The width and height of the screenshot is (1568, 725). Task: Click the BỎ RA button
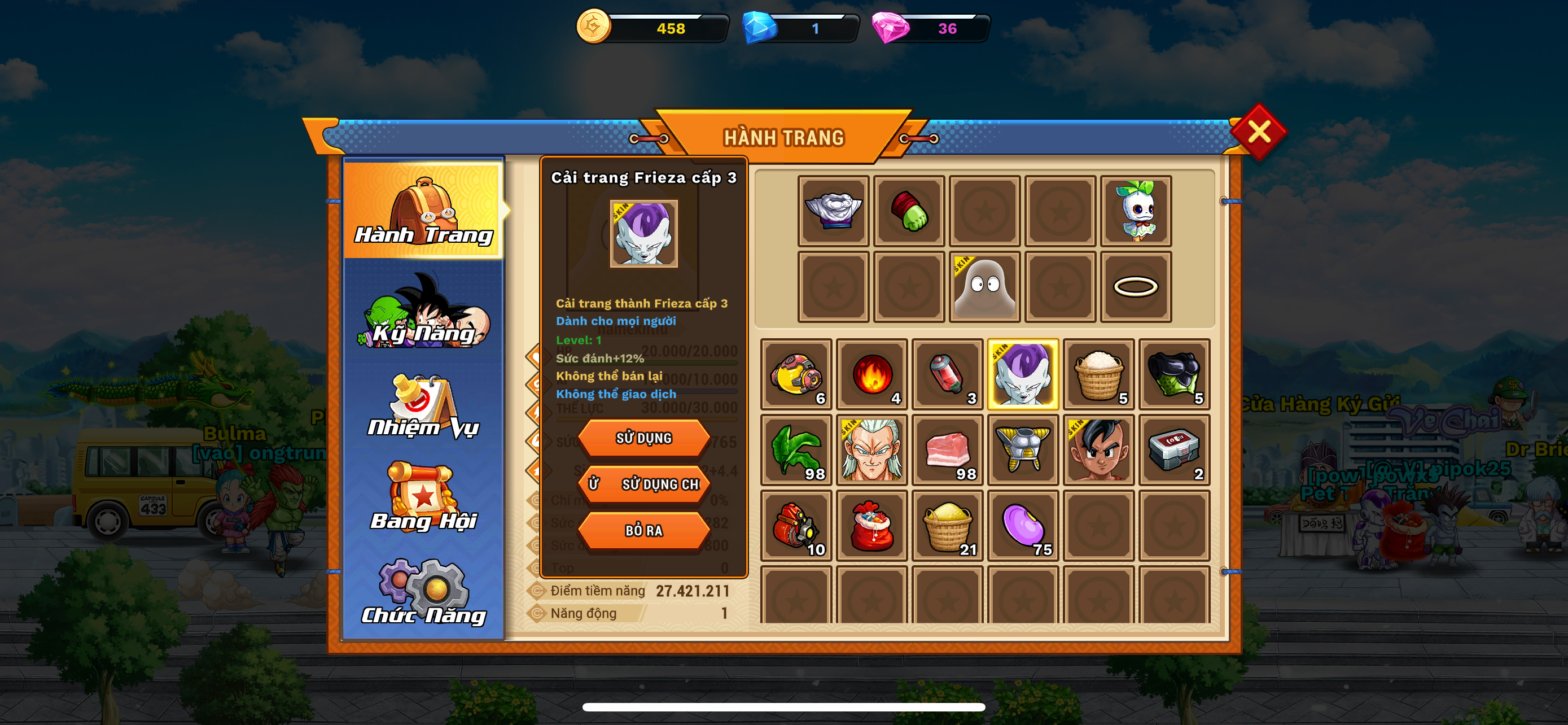click(643, 530)
